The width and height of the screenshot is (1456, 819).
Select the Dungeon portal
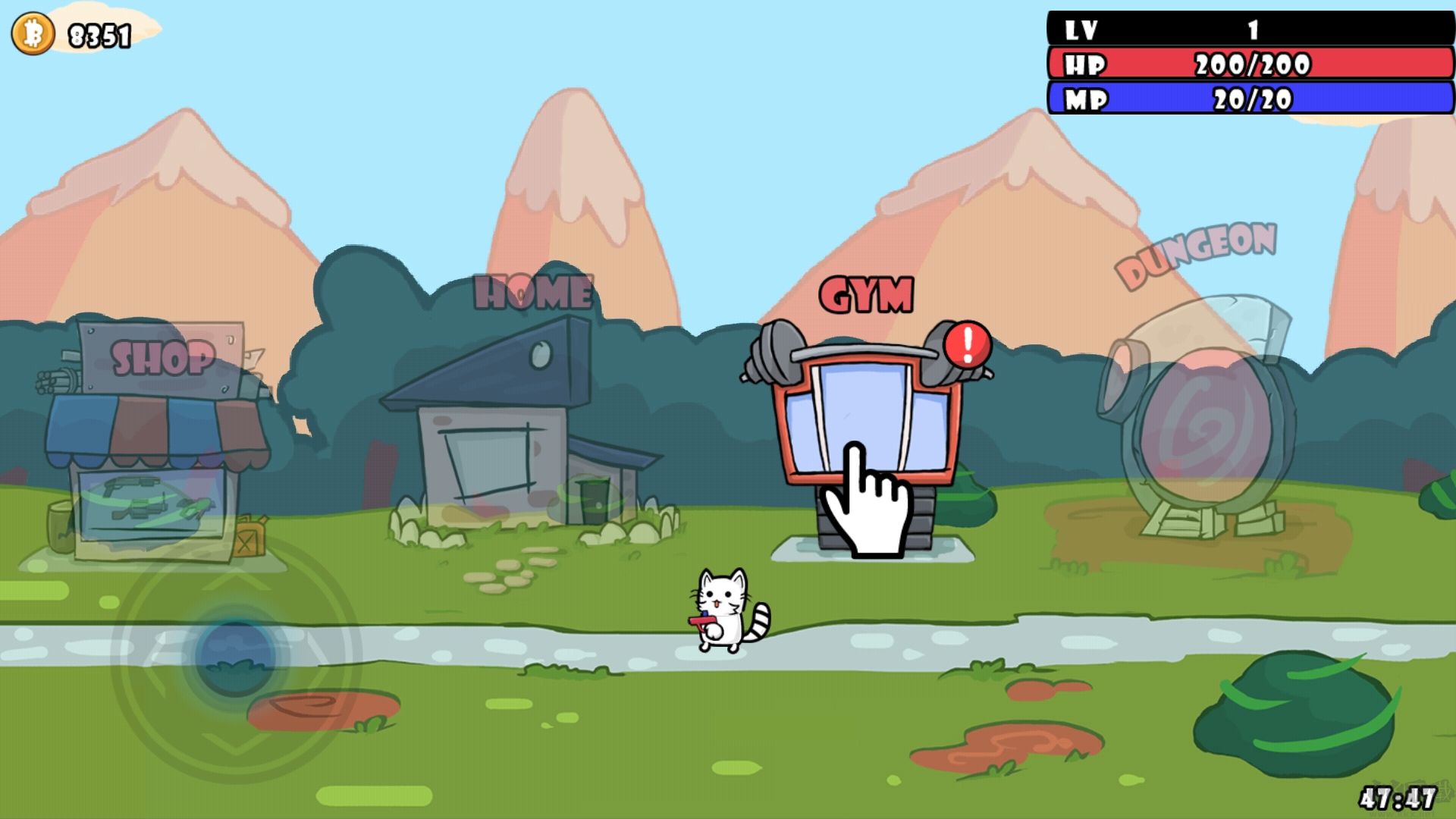point(1198,425)
